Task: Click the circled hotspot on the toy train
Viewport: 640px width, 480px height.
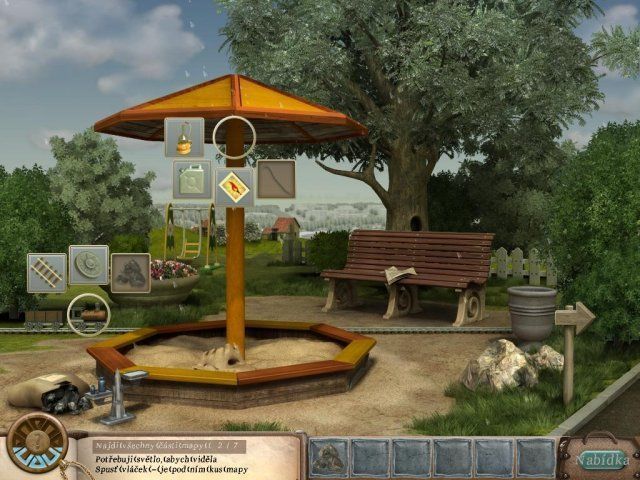Action: click(88, 314)
